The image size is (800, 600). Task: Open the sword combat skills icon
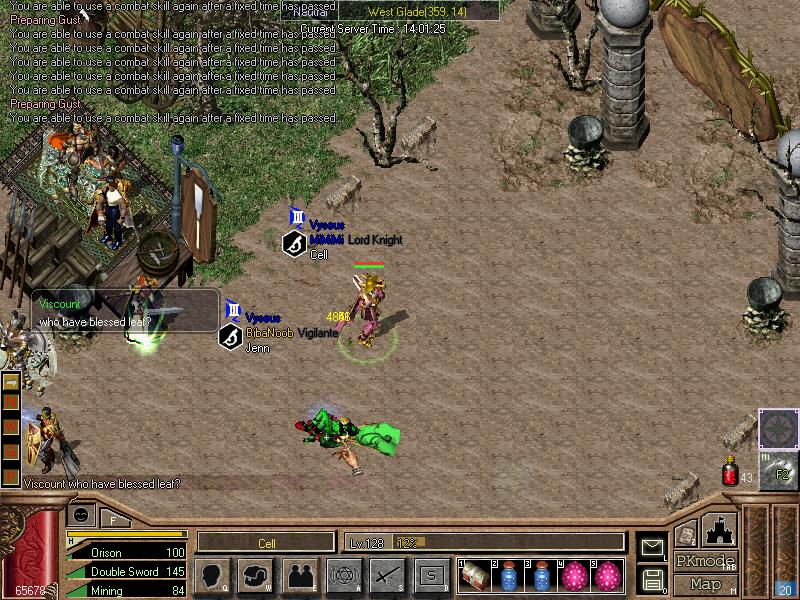pyautogui.click(x=388, y=575)
